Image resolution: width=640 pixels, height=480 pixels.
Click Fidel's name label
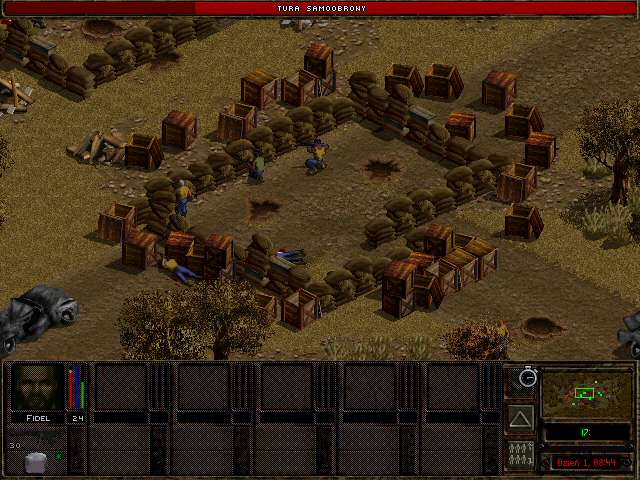pos(38,418)
